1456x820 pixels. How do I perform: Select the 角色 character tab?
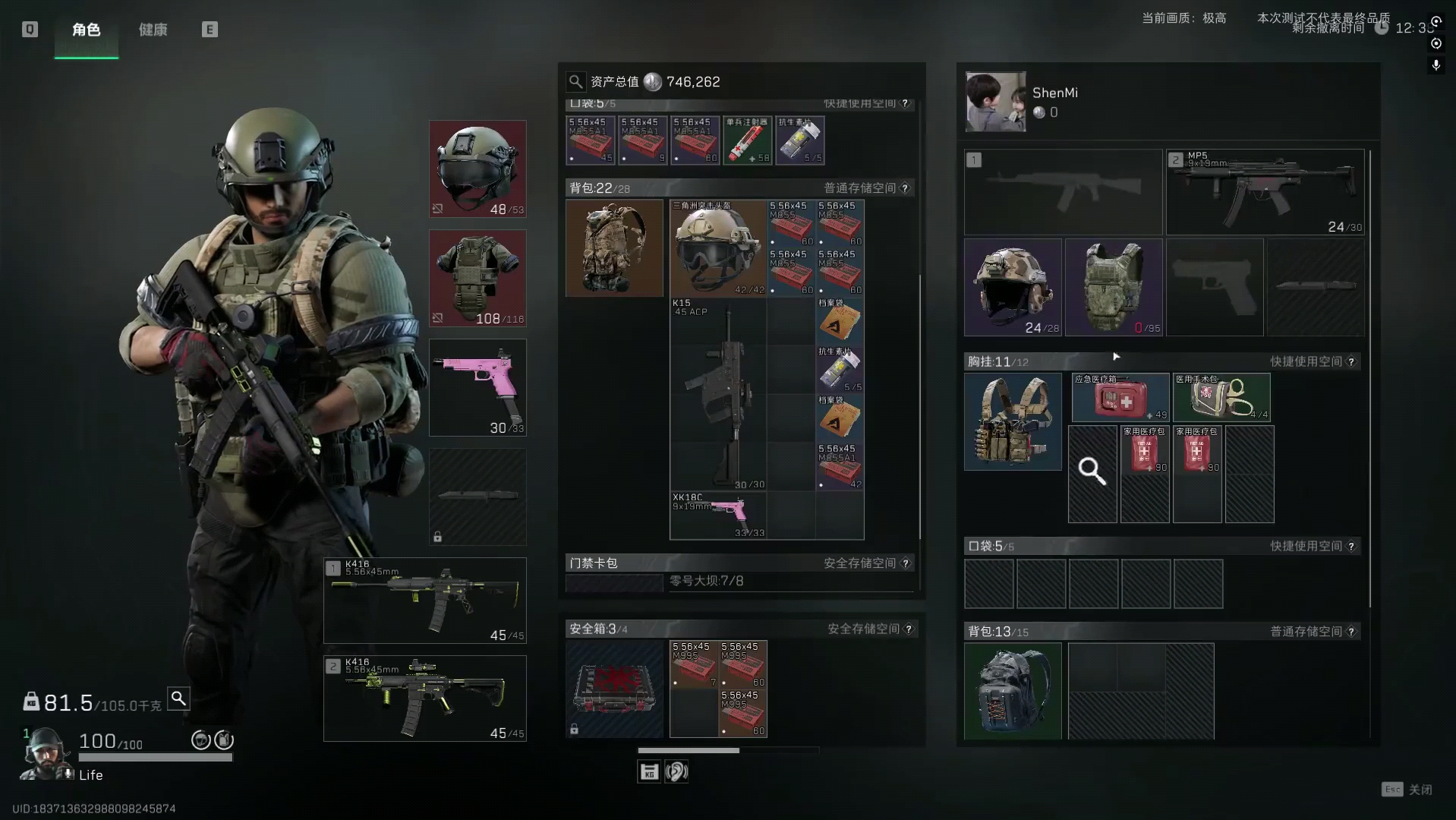[87, 30]
